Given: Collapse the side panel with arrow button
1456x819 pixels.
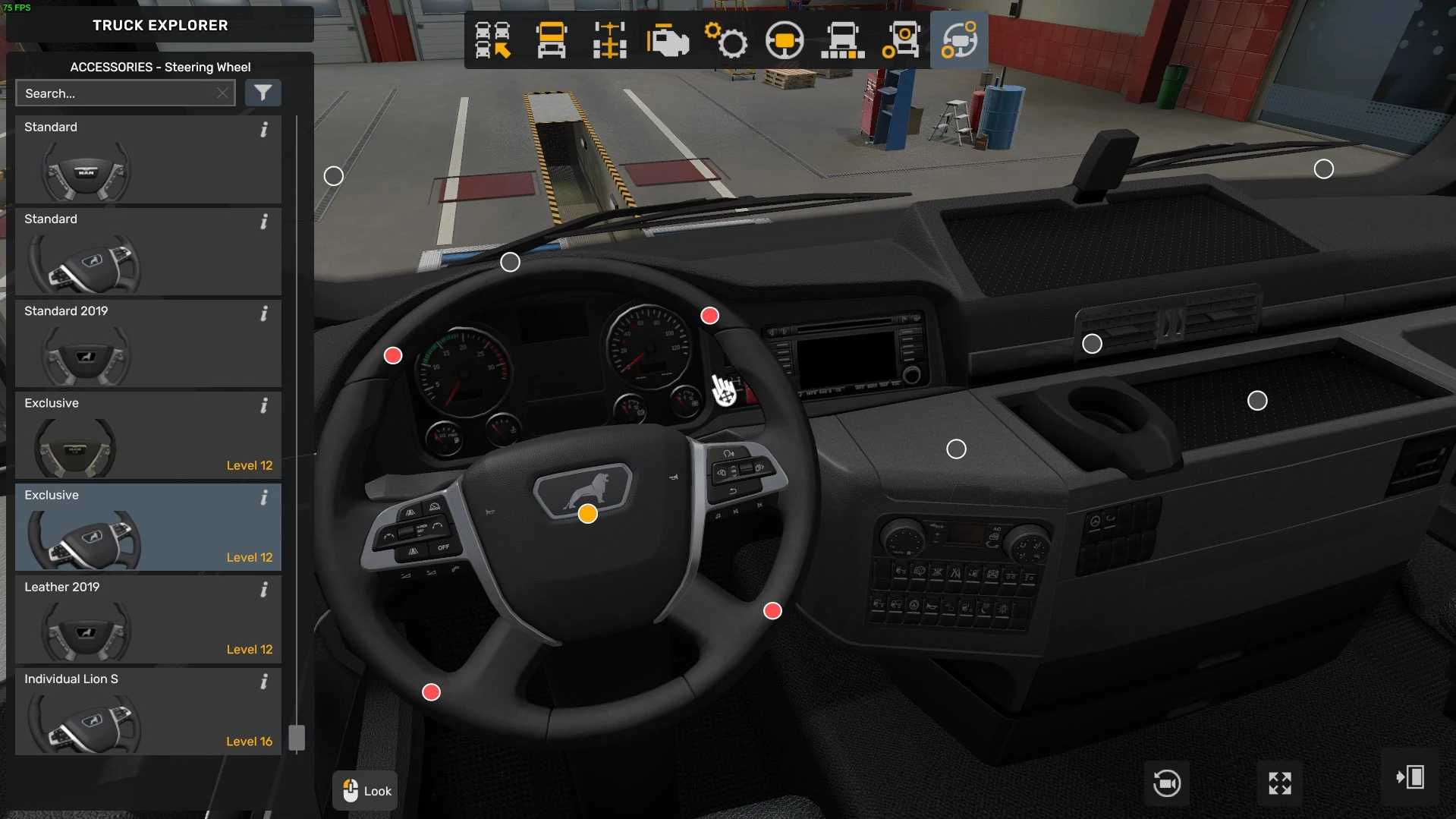Looking at the screenshot, I should click(x=1410, y=777).
